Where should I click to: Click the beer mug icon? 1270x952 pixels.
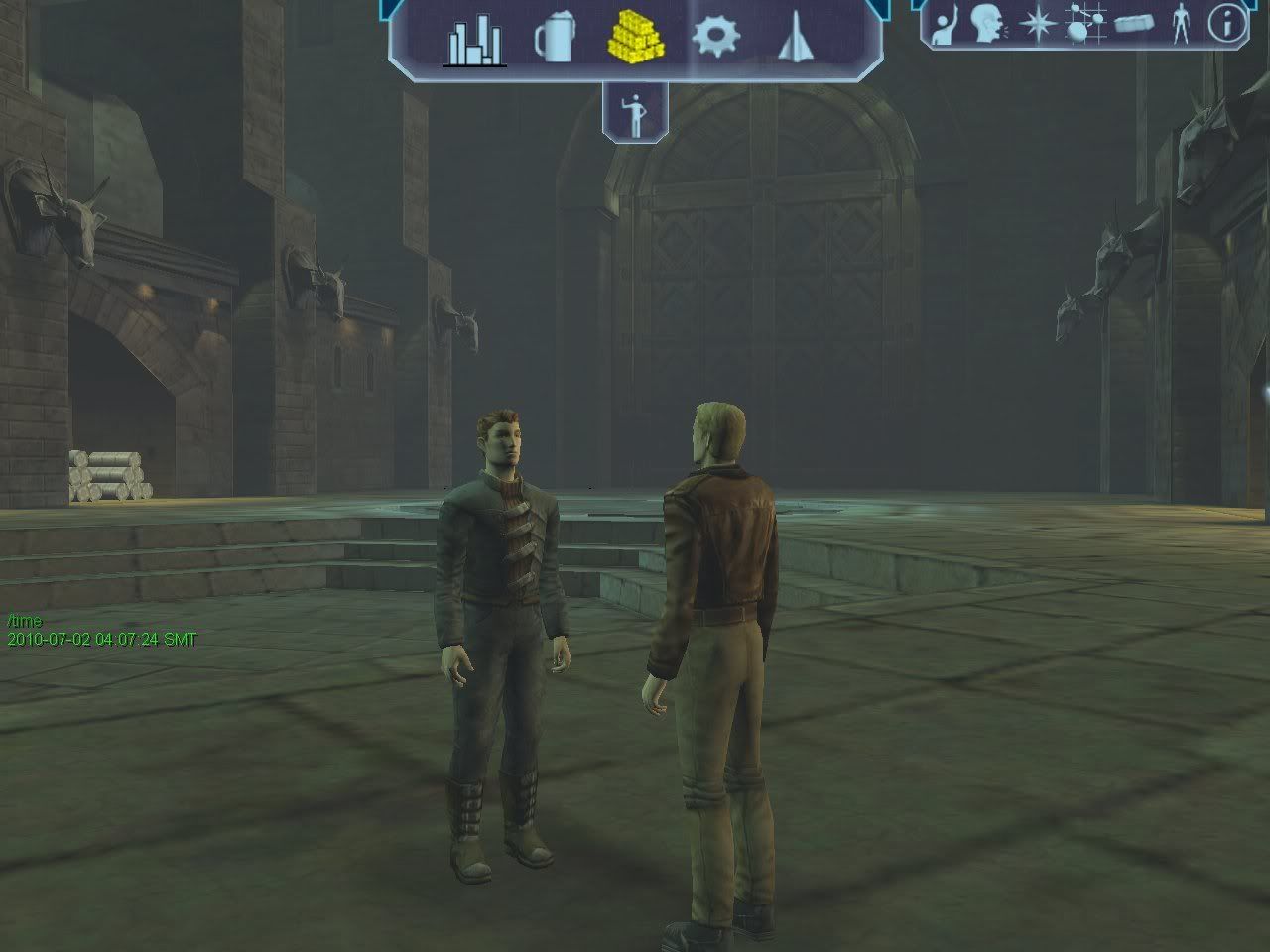click(x=554, y=40)
